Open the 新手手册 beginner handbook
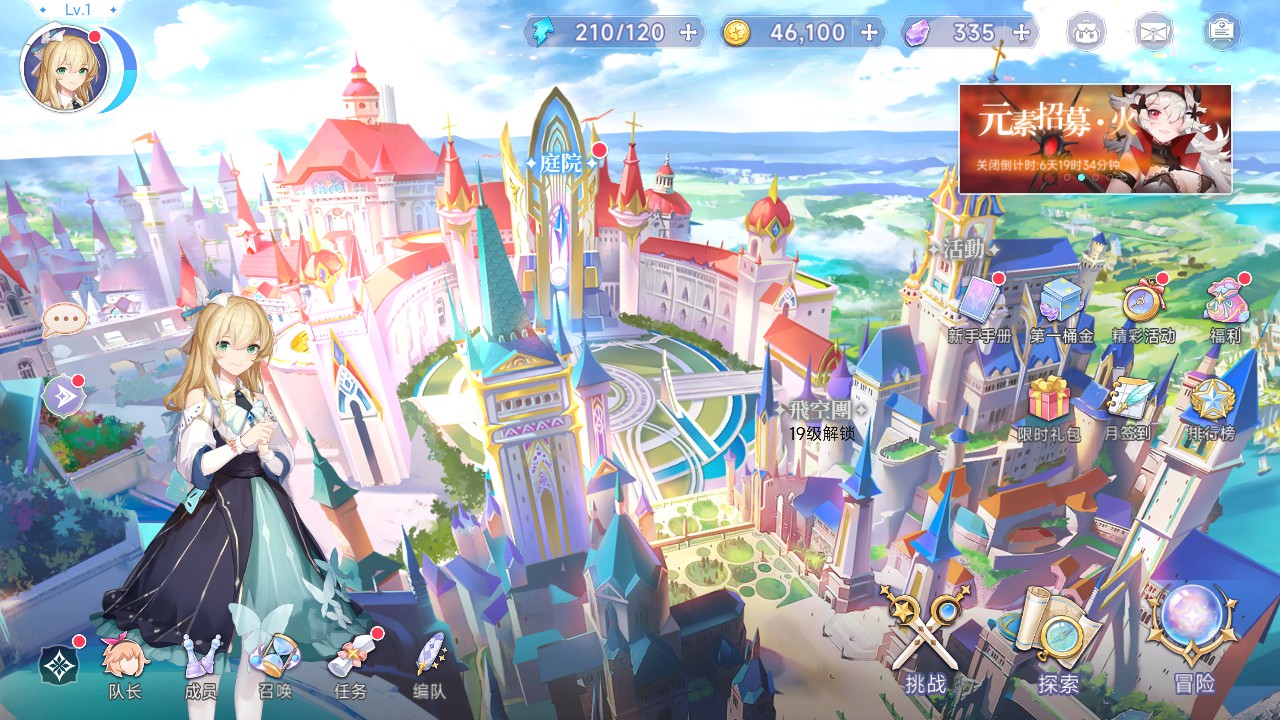Viewport: 1280px width, 720px height. coord(980,305)
